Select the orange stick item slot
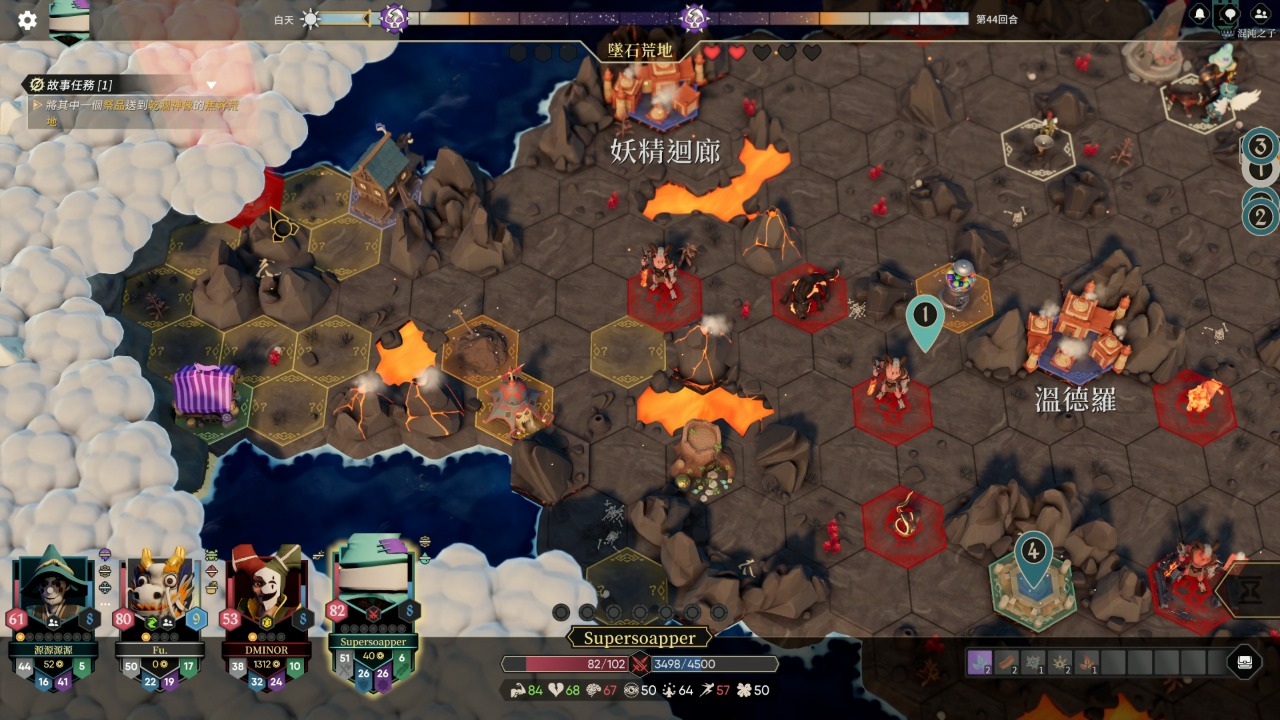The width and height of the screenshot is (1280, 720). click(x=1007, y=662)
